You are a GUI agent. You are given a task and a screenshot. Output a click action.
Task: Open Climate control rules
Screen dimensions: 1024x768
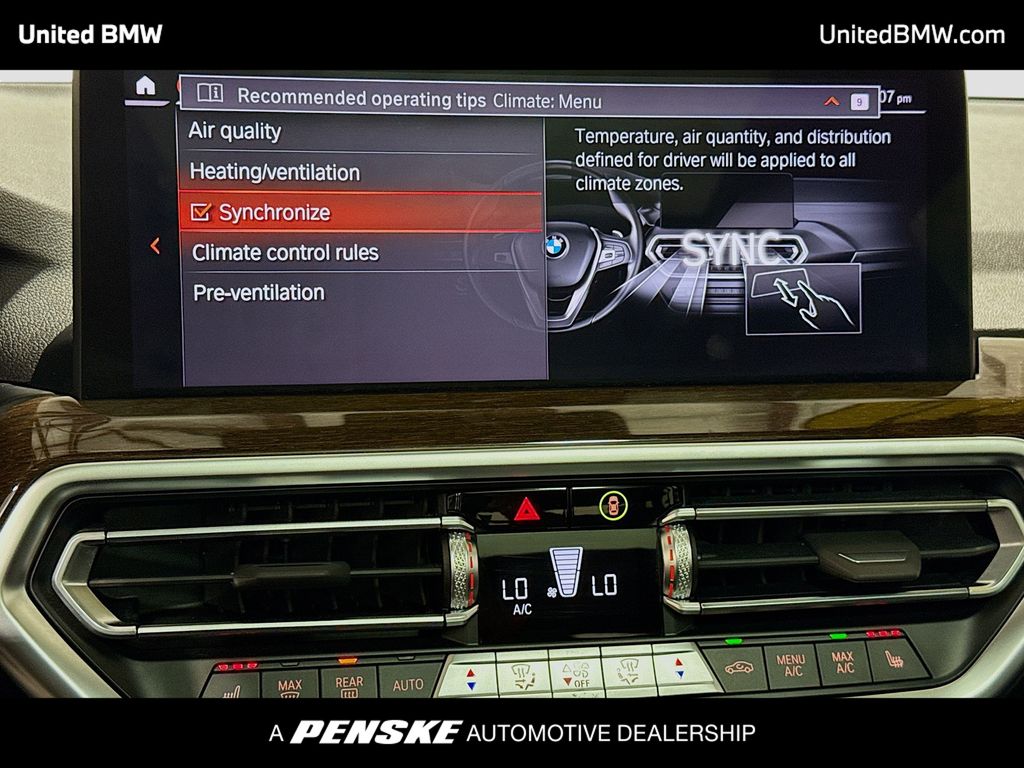point(285,252)
